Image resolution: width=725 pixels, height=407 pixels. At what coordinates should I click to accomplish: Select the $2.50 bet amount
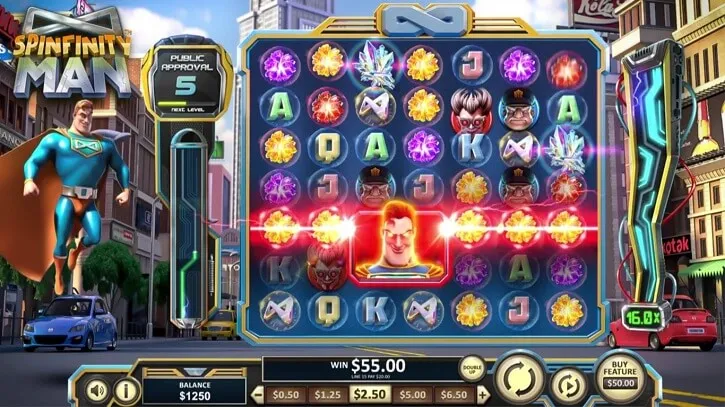pos(370,394)
